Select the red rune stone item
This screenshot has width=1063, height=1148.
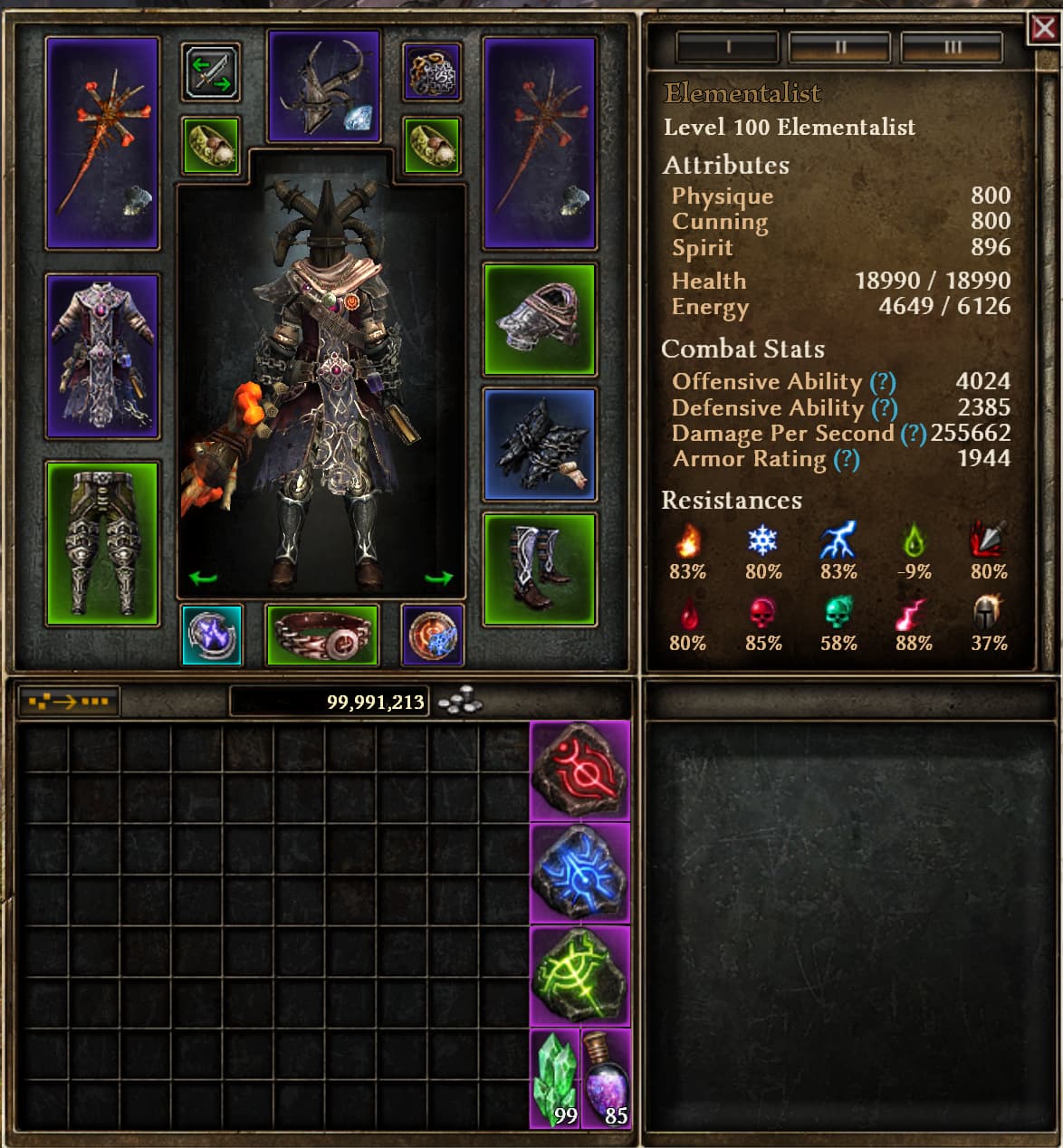click(x=579, y=771)
